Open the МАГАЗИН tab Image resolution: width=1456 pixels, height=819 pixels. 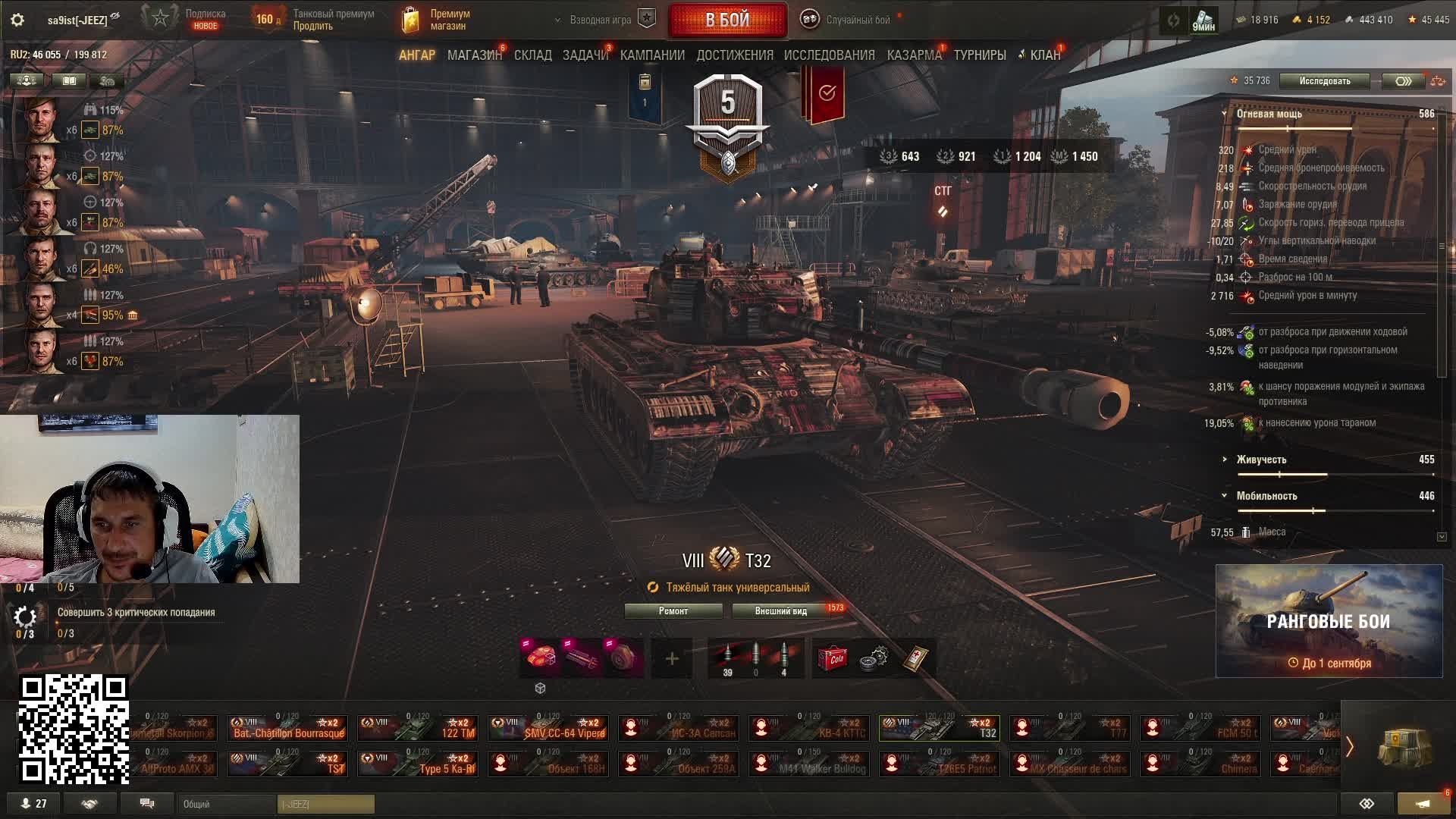(474, 55)
